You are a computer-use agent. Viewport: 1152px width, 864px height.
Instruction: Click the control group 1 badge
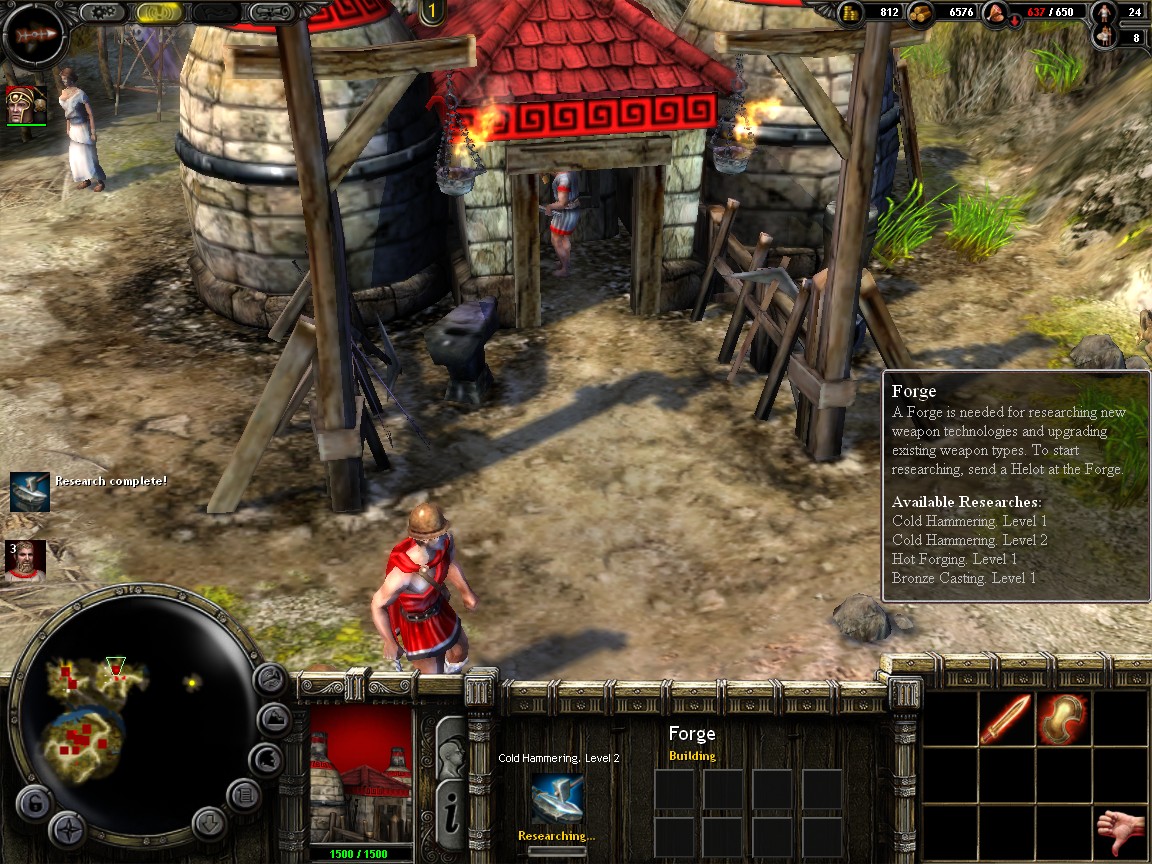click(432, 12)
